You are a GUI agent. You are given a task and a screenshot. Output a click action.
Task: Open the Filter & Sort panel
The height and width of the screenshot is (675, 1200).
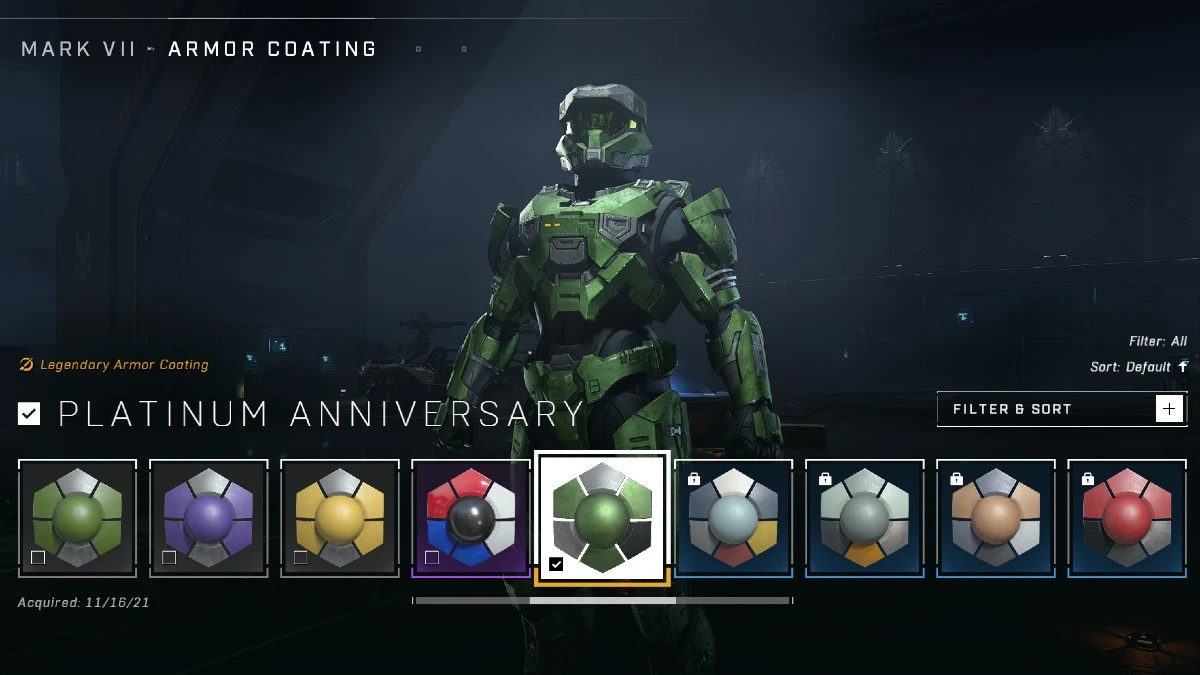(x=1061, y=409)
